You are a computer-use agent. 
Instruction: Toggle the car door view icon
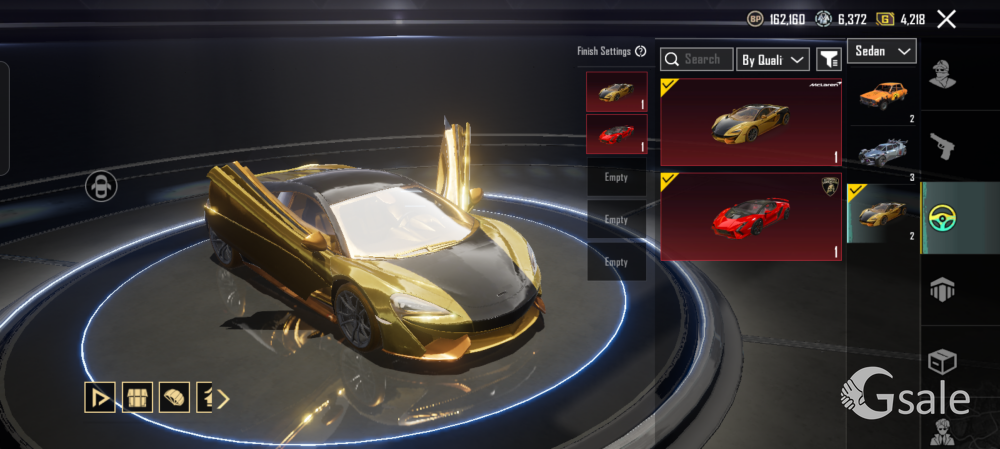(x=101, y=186)
